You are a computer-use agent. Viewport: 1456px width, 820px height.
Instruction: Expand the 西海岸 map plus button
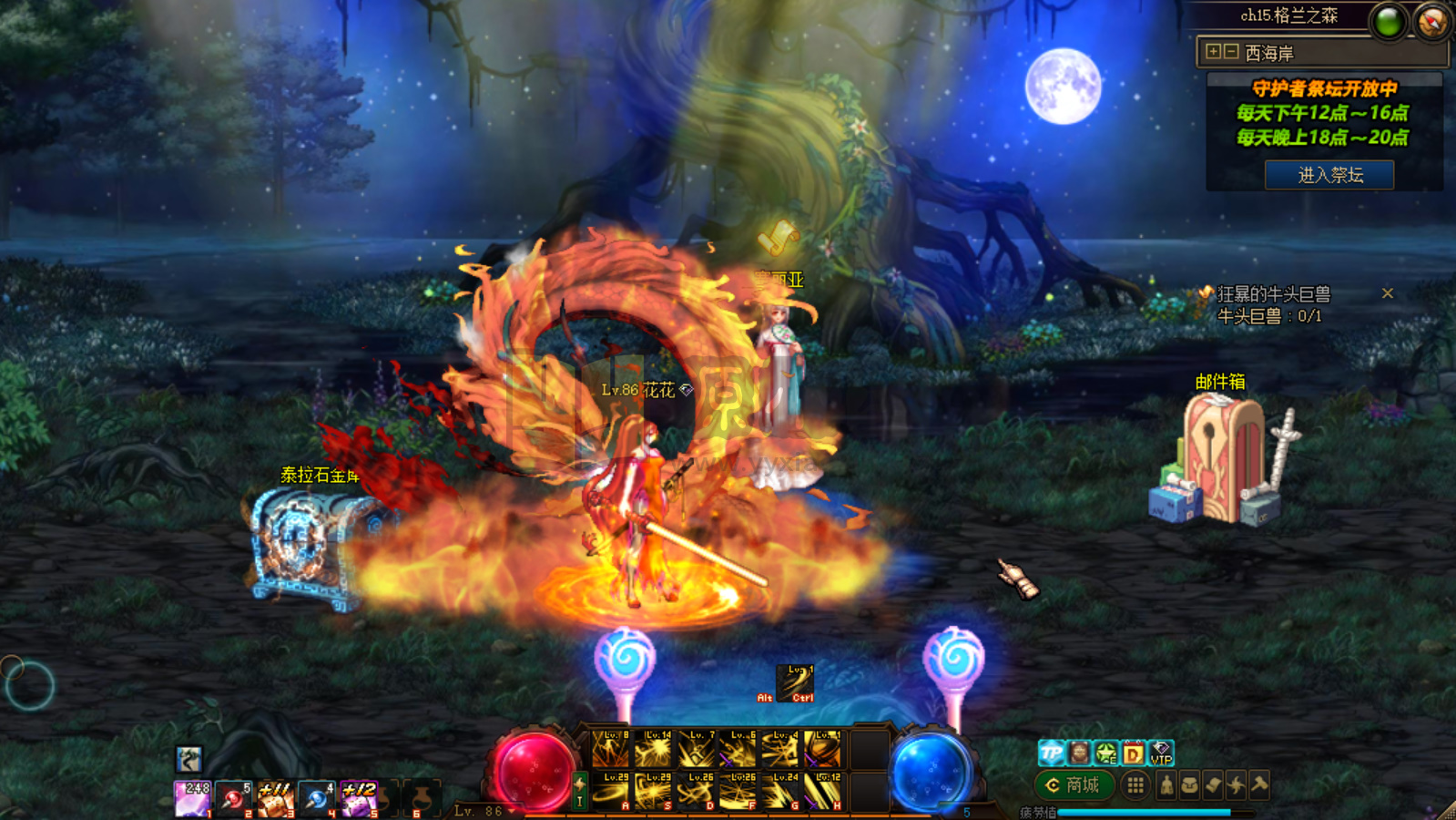1213,52
